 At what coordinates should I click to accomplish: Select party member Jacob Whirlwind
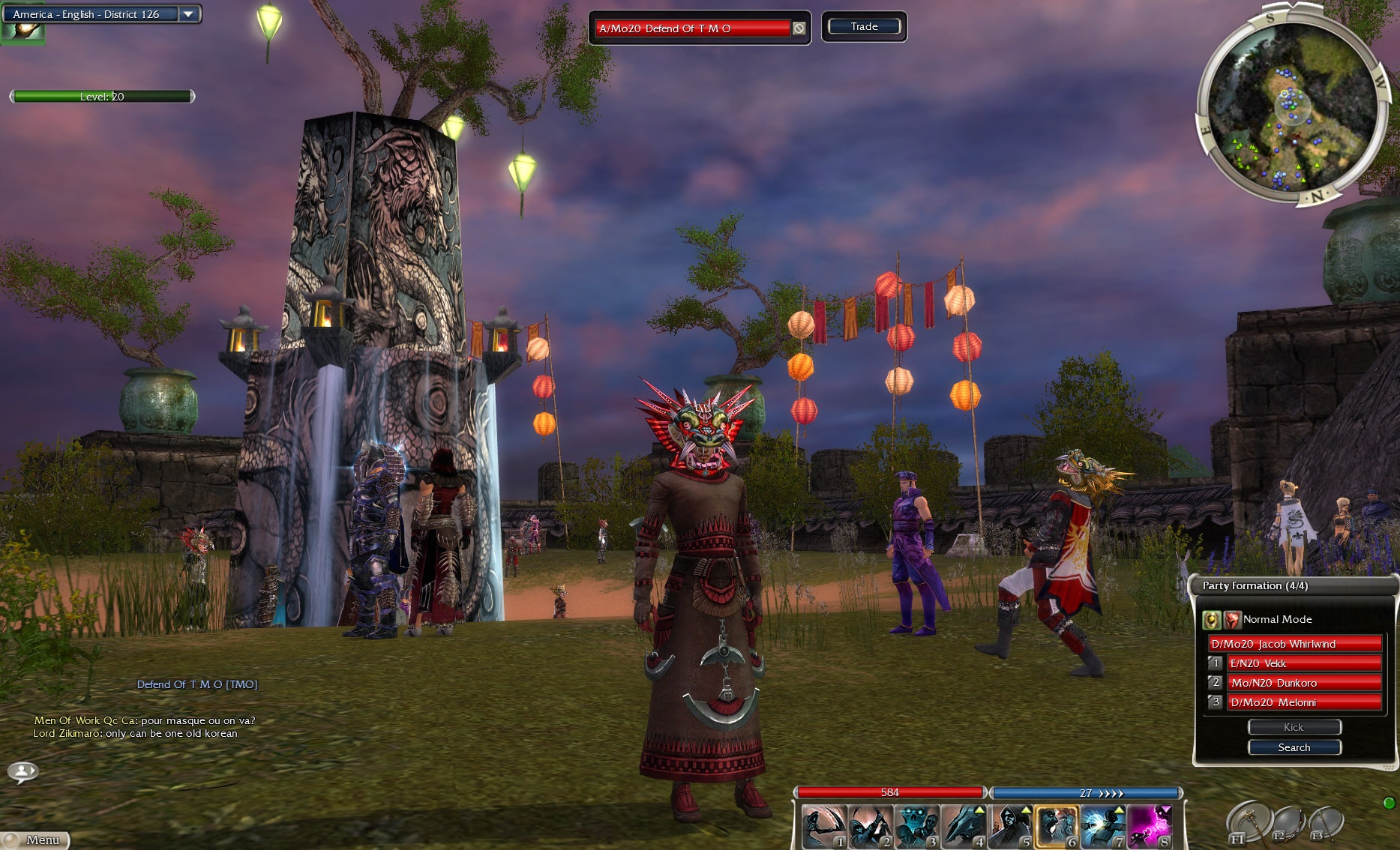pyautogui.click(x=1294, y=644)
